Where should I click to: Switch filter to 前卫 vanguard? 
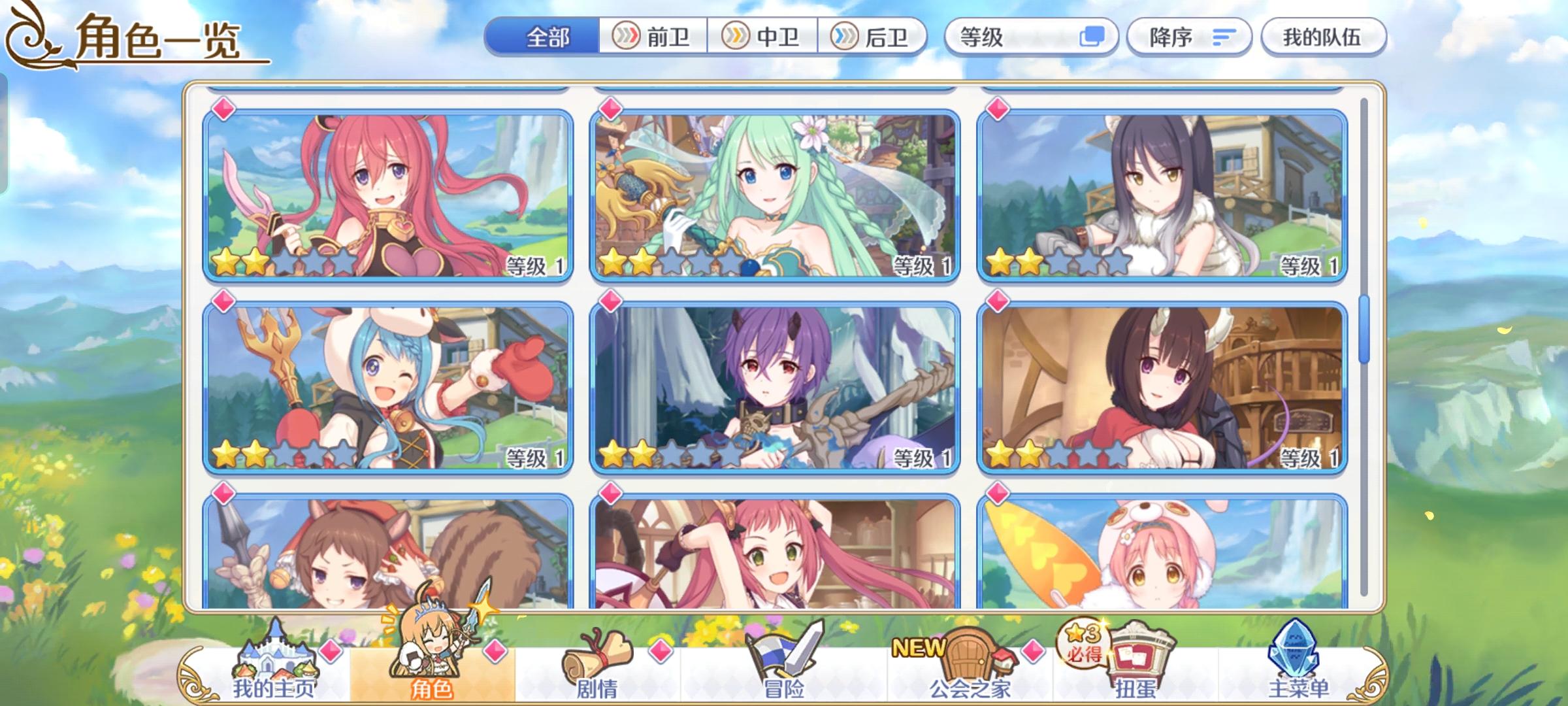(x=653, y=37)
